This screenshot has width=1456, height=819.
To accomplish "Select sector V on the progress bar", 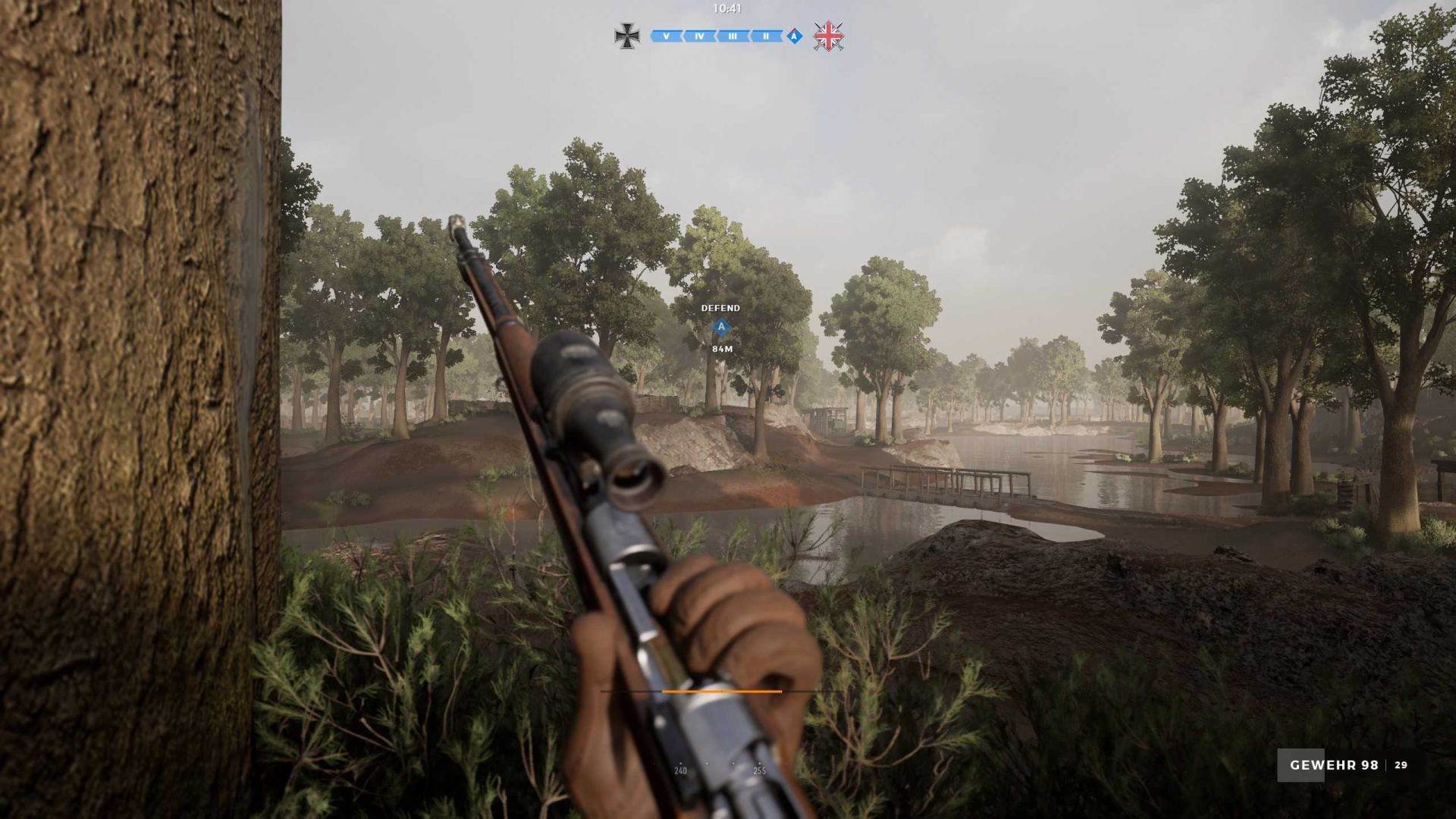I will point(666,36).
